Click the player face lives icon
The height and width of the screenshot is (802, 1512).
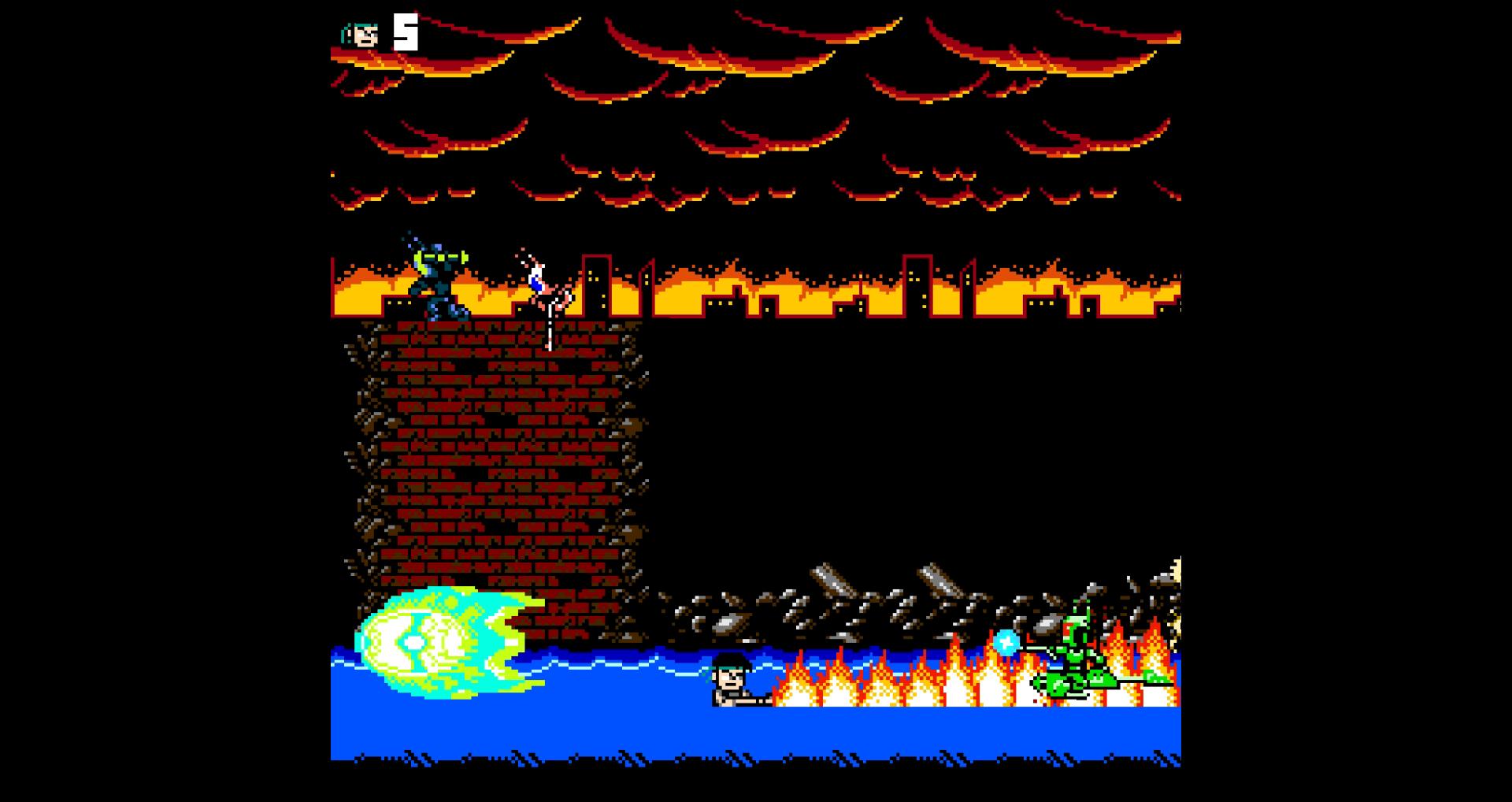(x=361, y=34)
